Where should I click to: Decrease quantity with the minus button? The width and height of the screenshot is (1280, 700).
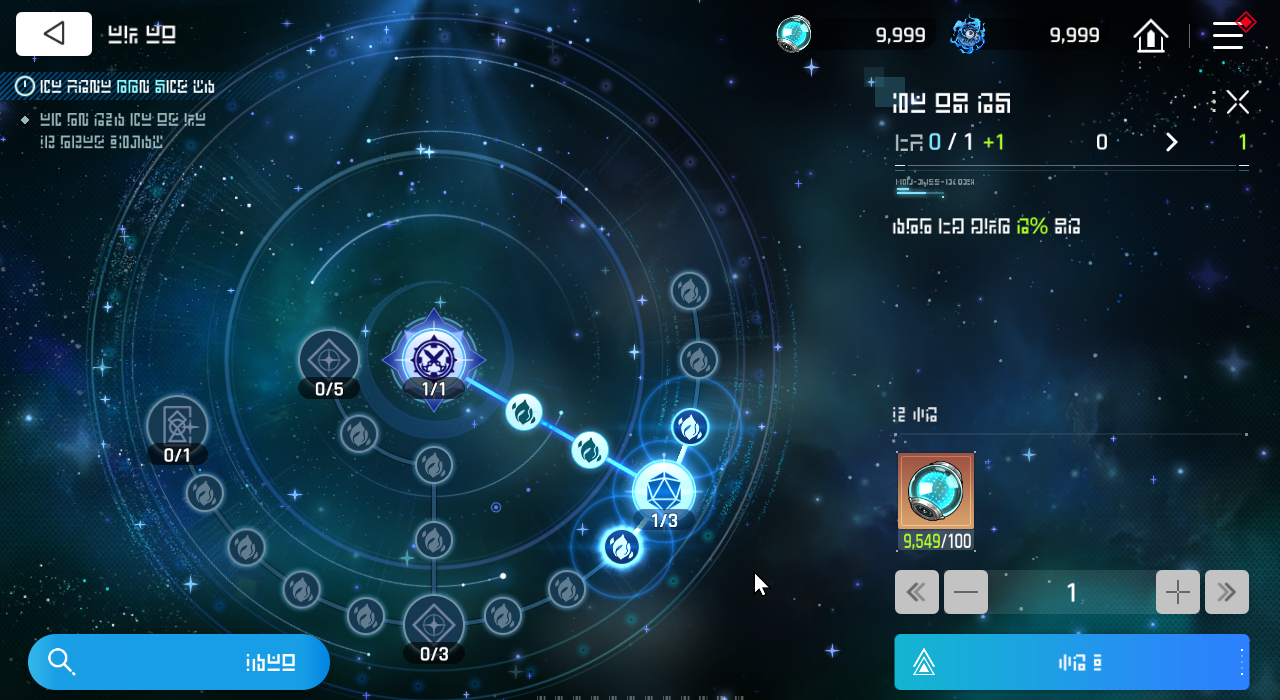(966, 592)
